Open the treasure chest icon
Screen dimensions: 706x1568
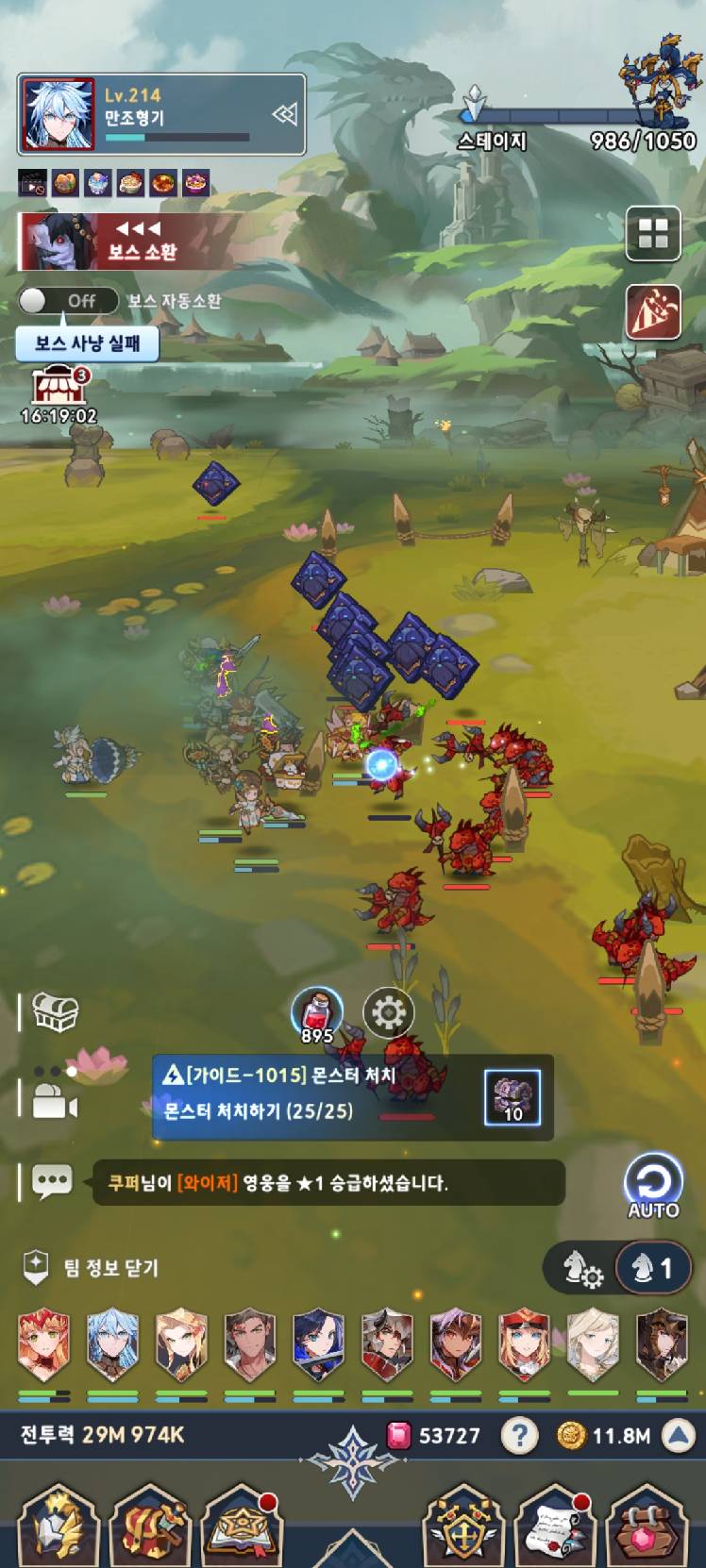(x=56, y=1012)
